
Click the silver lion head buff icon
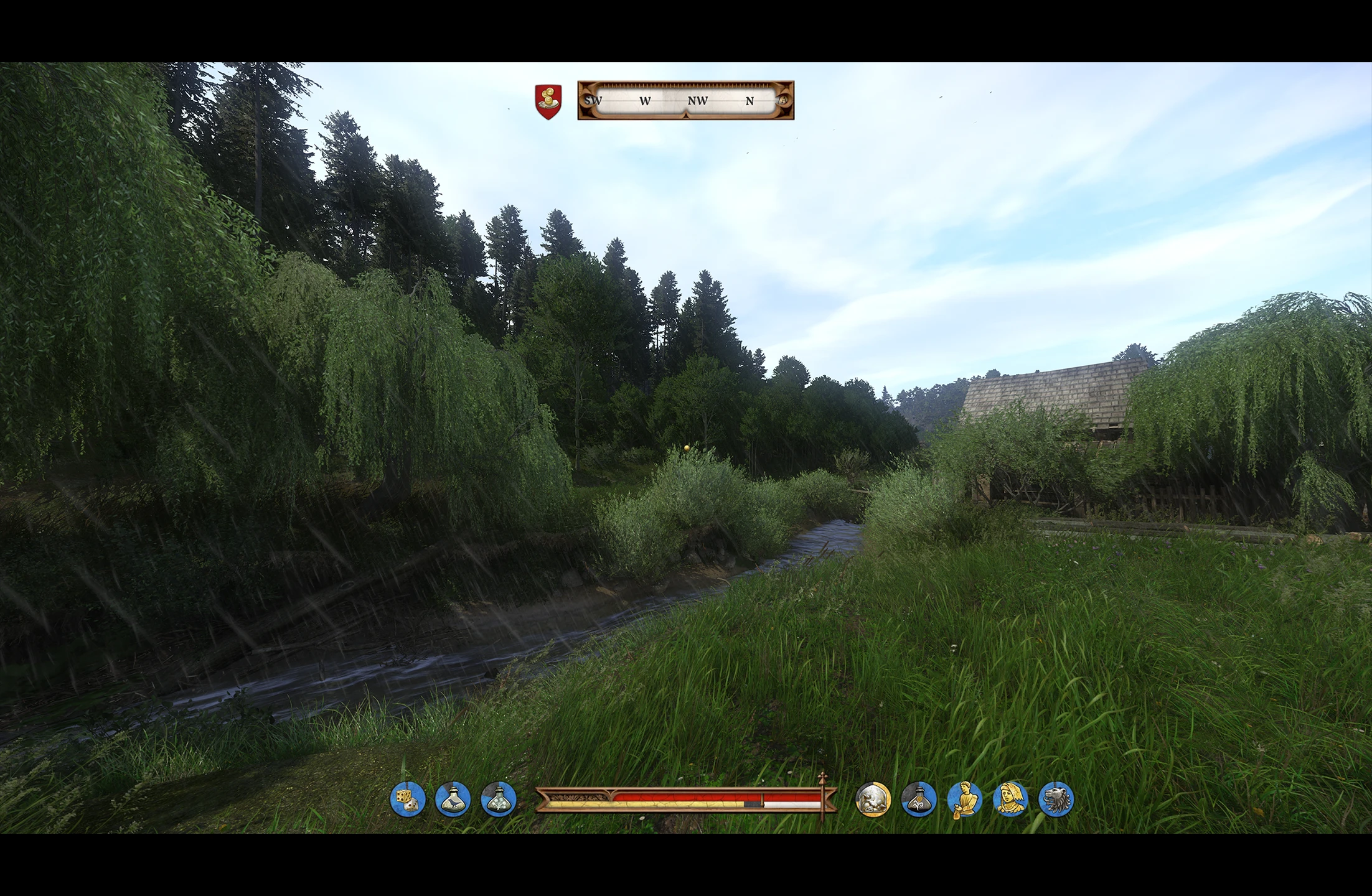[1056, 799]
